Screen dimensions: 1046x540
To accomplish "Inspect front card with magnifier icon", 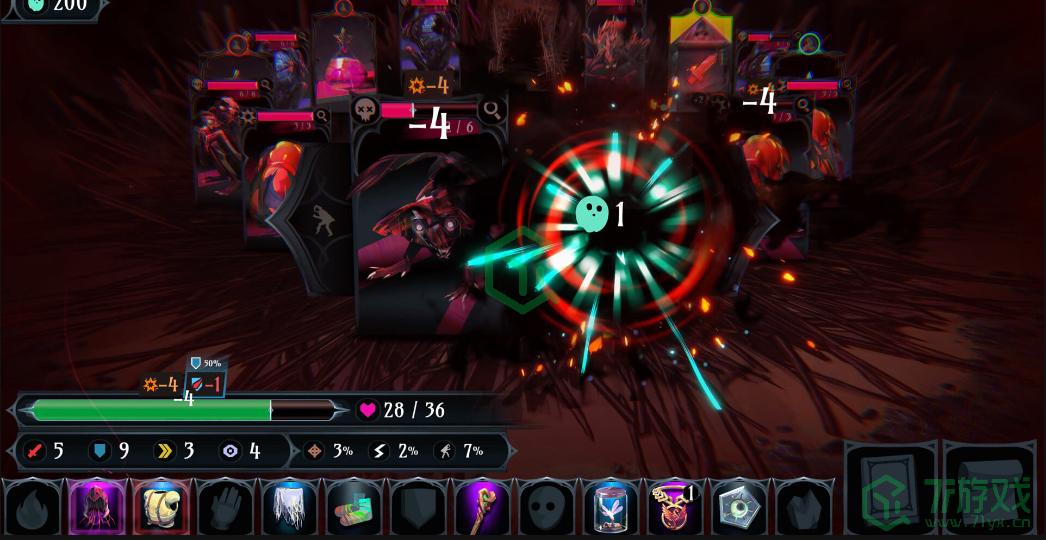I will [x=491, y=109].
